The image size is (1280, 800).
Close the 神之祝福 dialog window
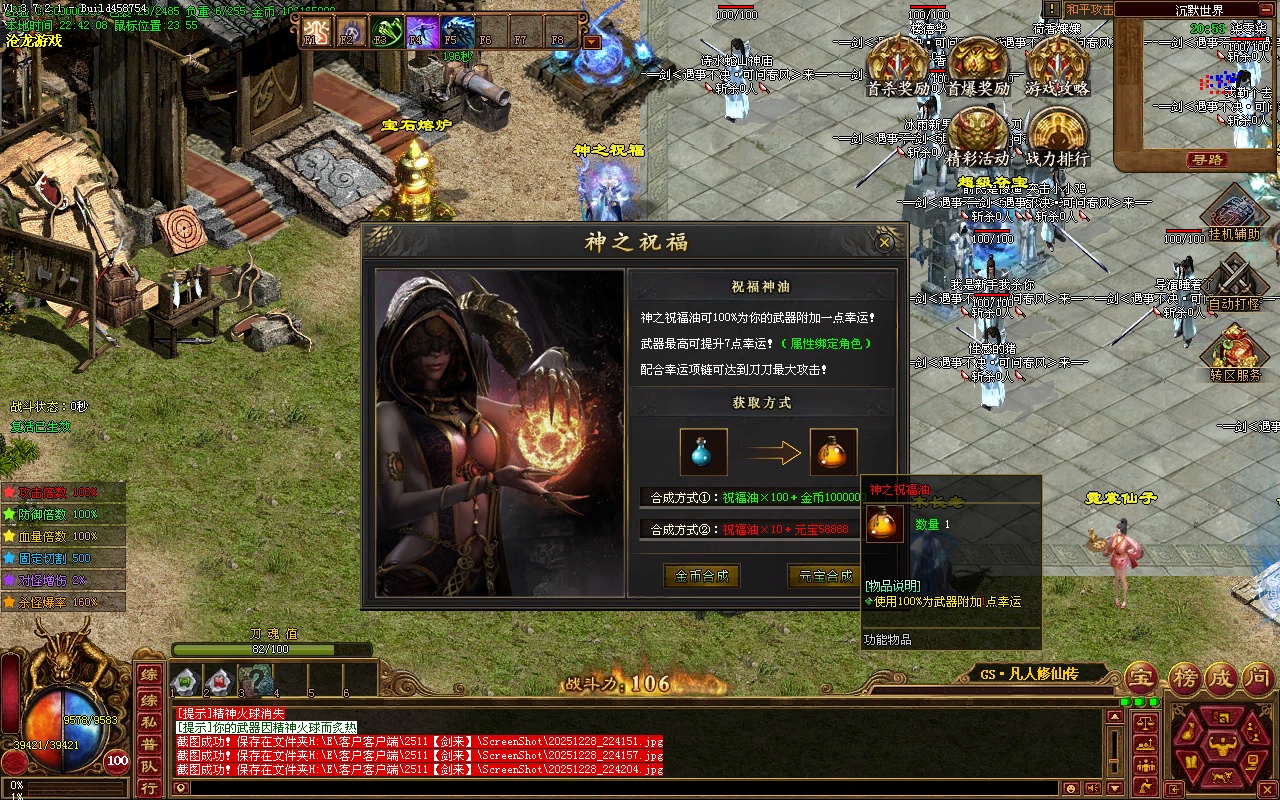pyautogui.click(x=884, y=242)
